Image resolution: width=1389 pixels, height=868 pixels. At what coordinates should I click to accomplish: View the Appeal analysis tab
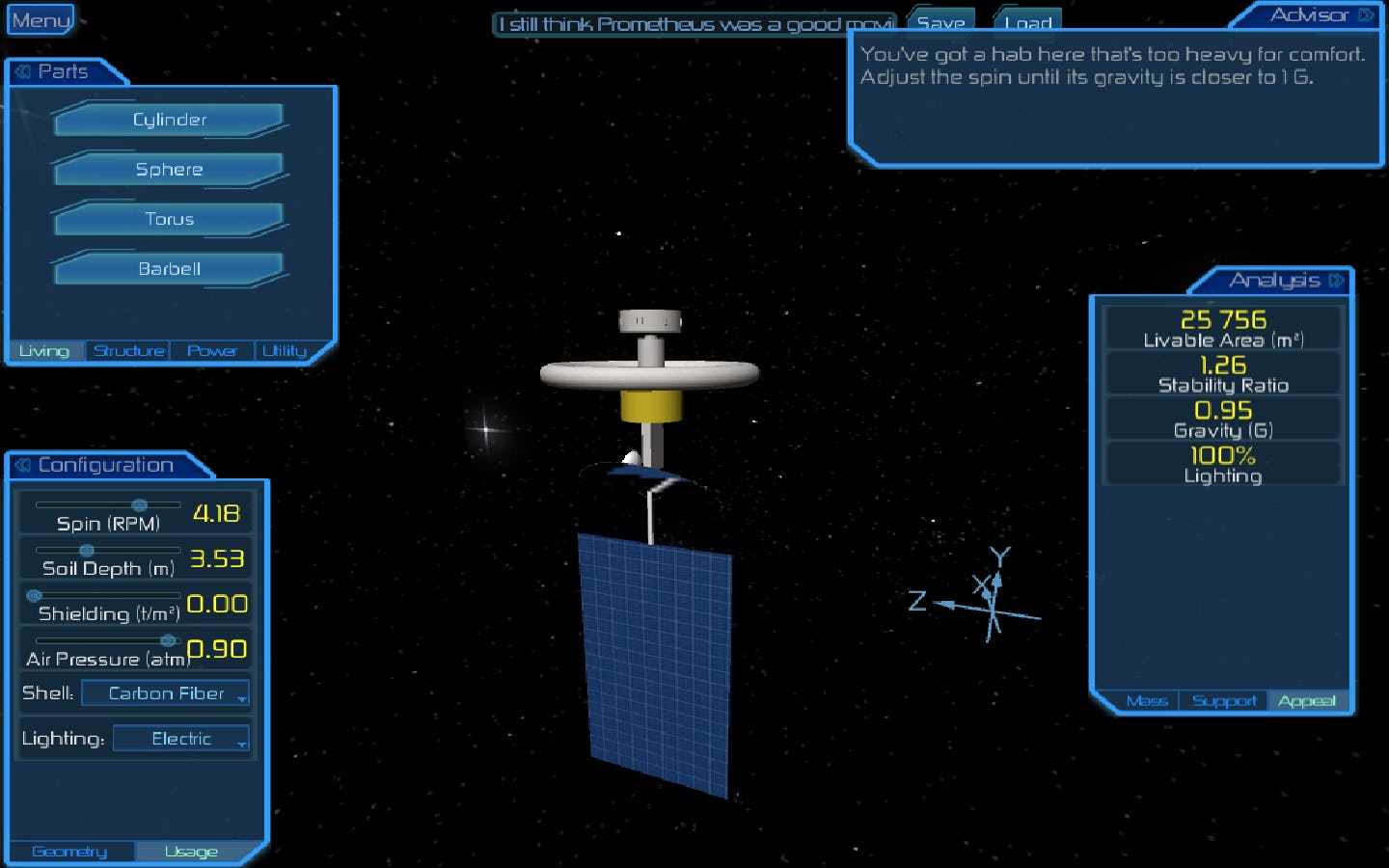click(1308, 701)
